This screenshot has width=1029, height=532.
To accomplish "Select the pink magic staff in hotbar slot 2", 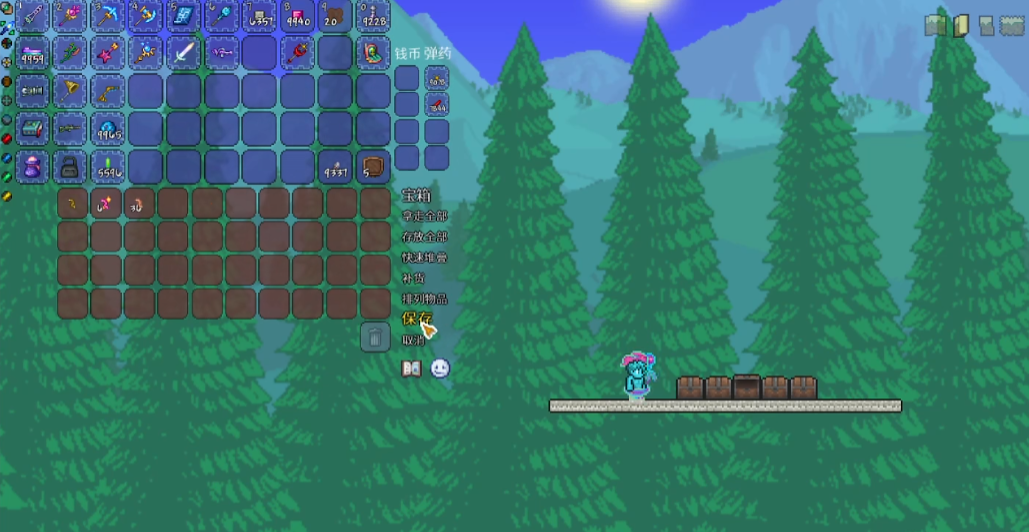I will click(x=69, y=15).
